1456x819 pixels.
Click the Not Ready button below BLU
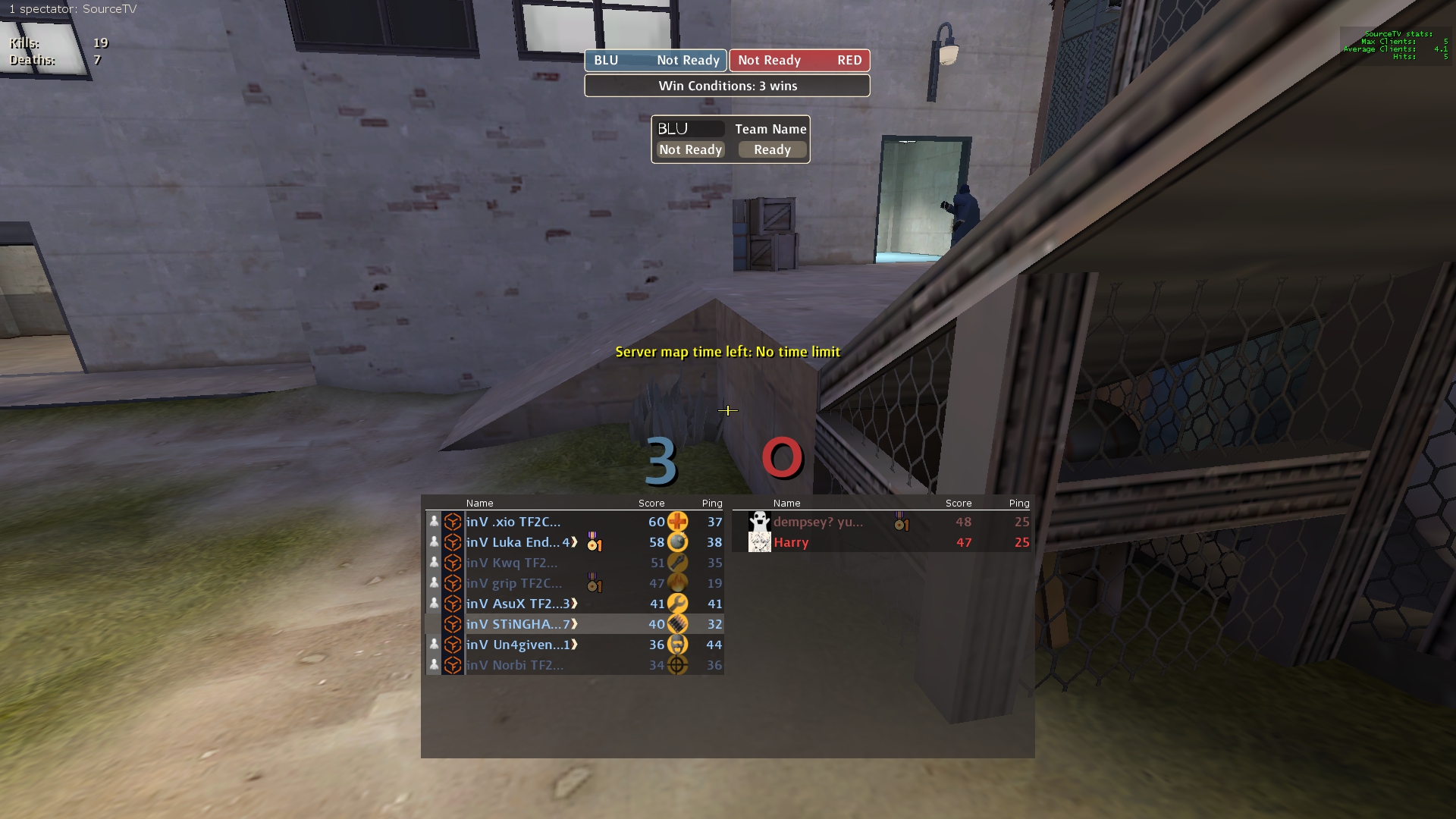690,150
